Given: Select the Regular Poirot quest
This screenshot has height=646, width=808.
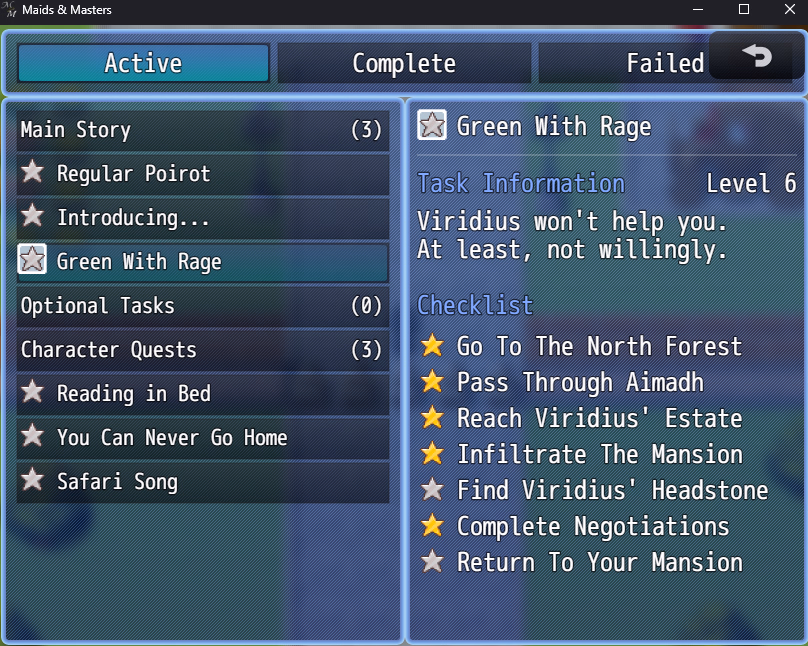Looking at the screenshot, I should pyautogui.click(x=202, y=174).
